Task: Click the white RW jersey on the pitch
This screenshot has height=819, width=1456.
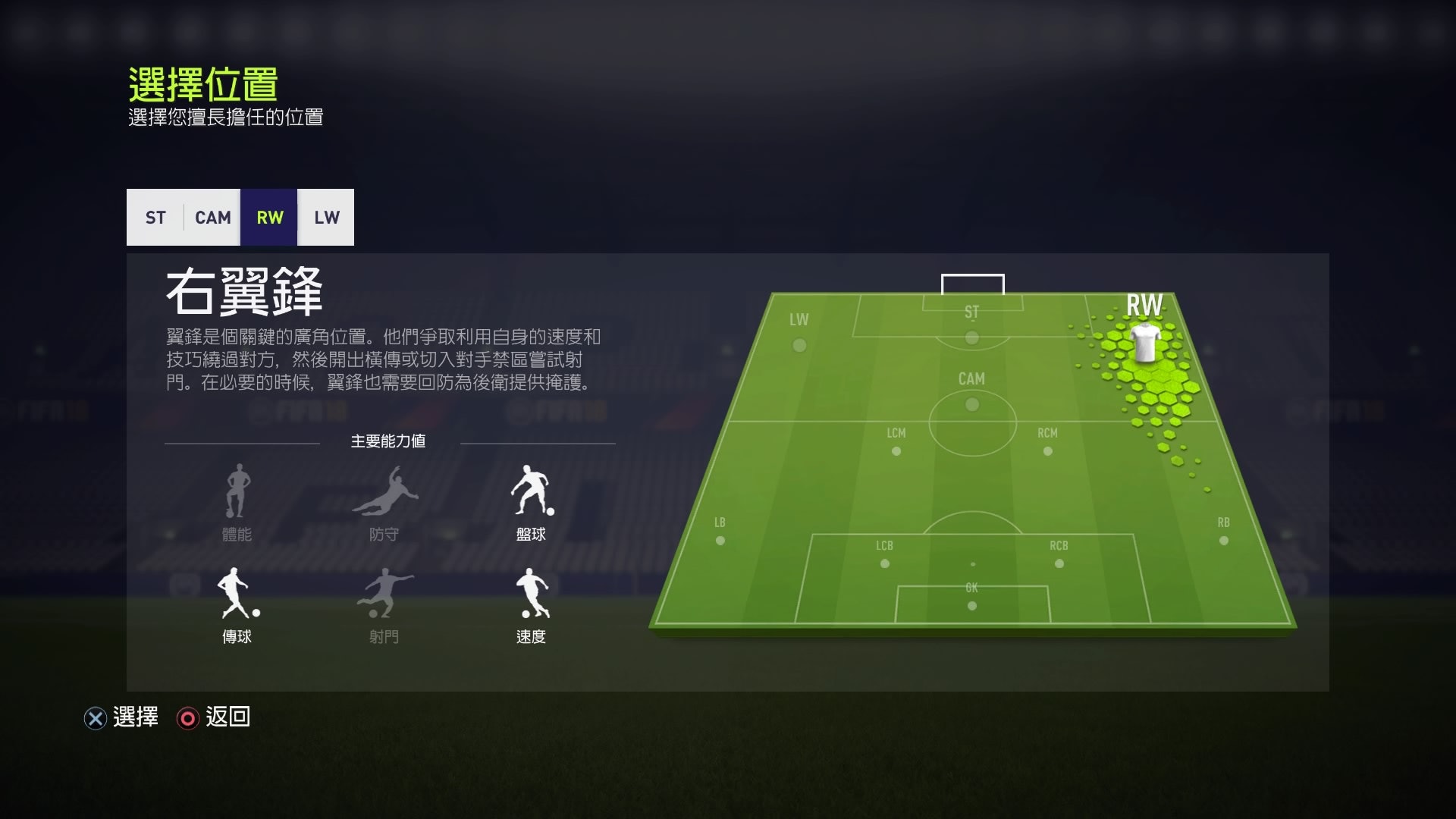Action: 1145,345
